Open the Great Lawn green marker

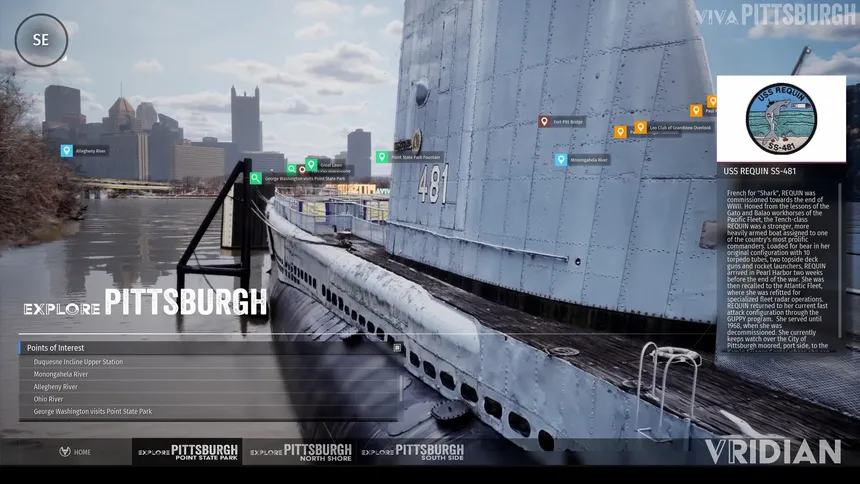(311, 164)
